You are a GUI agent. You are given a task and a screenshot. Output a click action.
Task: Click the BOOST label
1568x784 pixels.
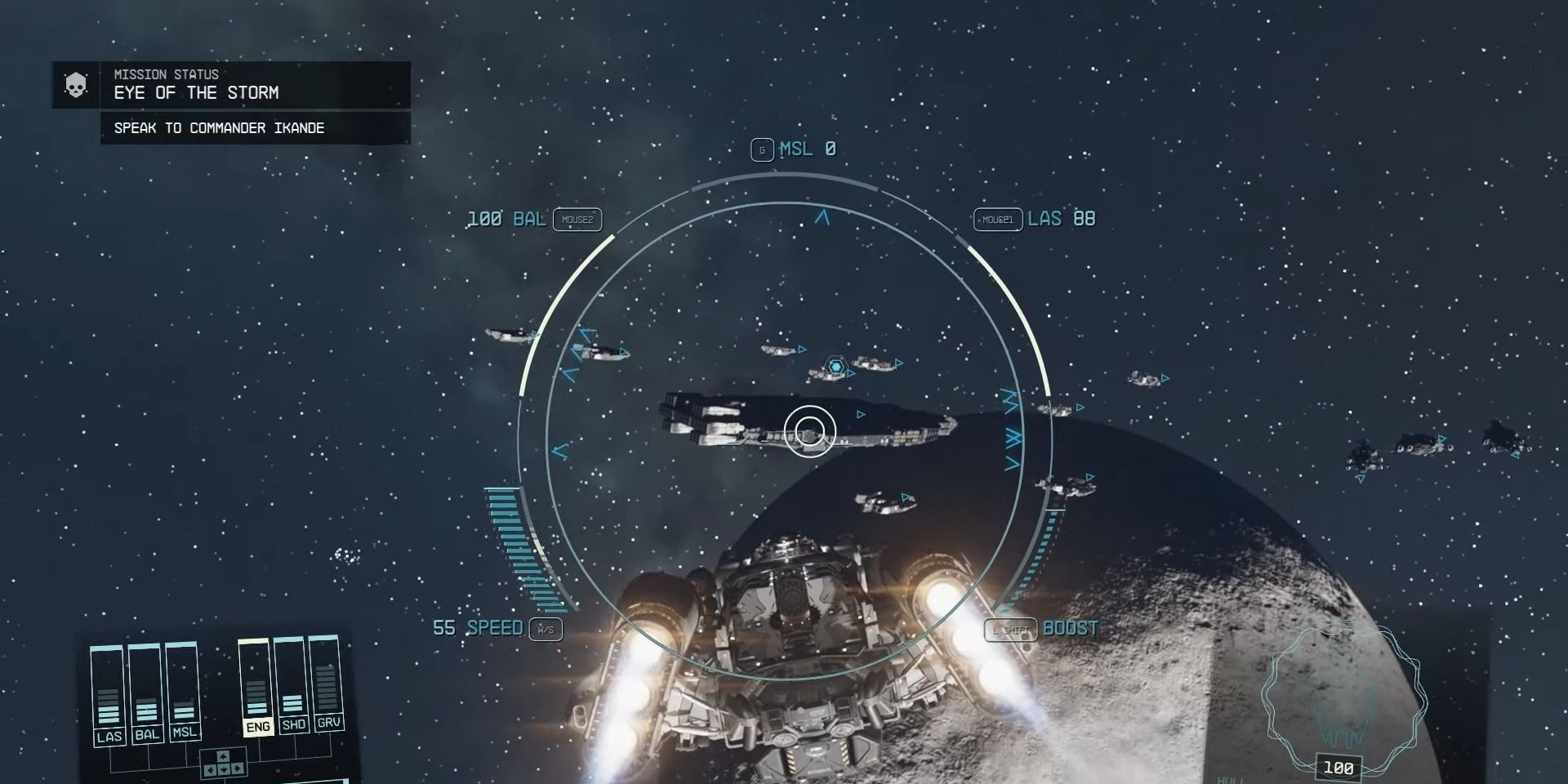coord(1071,629)
